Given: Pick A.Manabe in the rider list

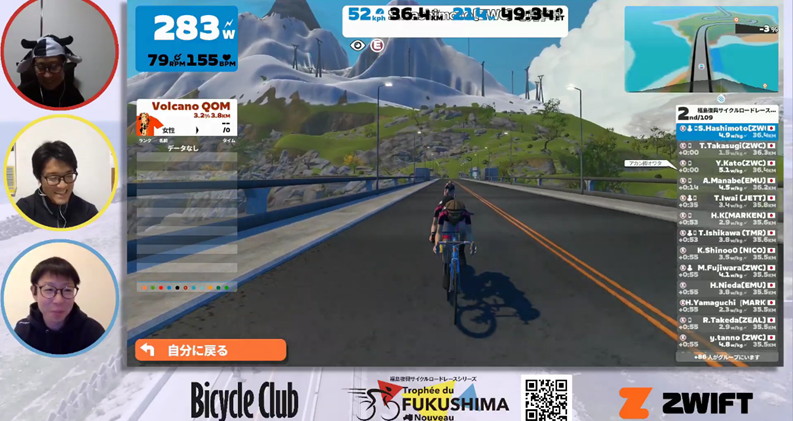Looking at the screenshot, I should tap(727, 182).
